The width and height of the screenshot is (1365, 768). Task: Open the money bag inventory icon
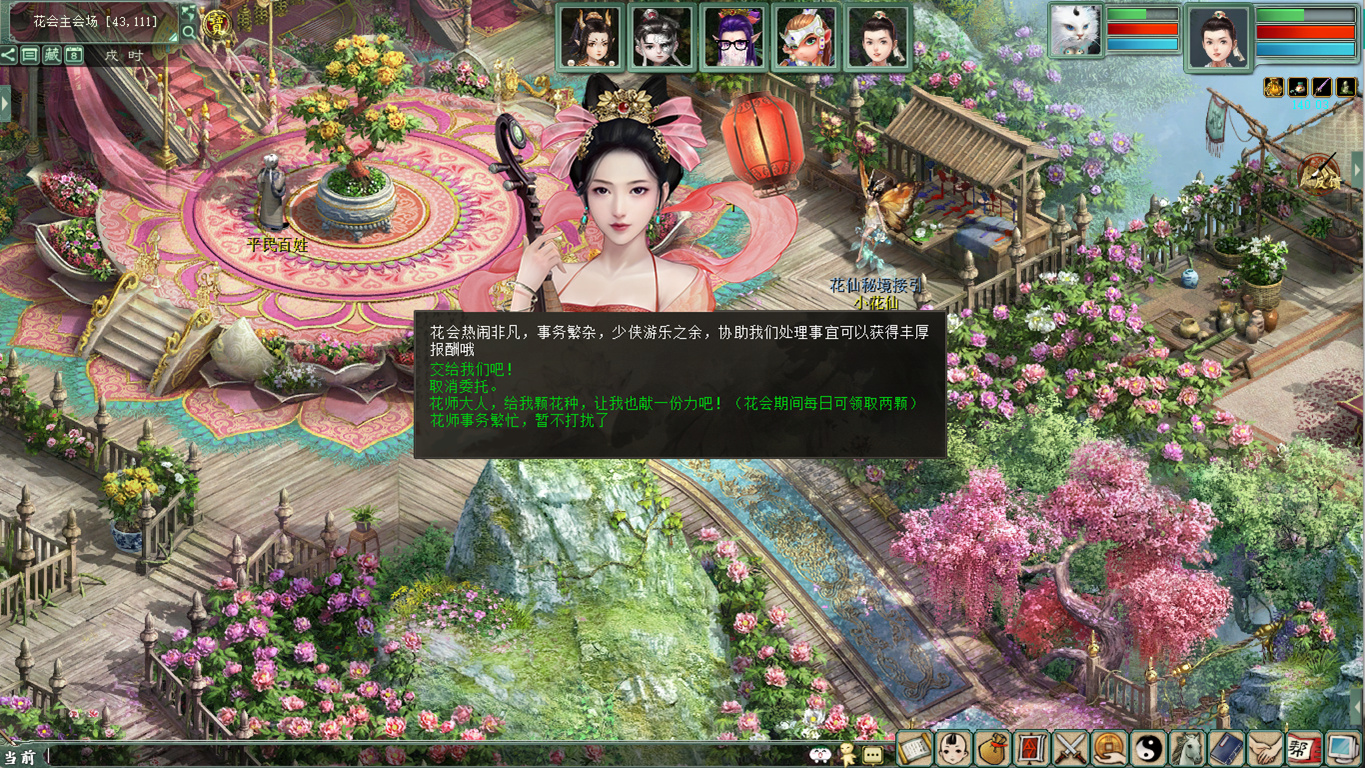pyautogui.click(x=992, y=748)
